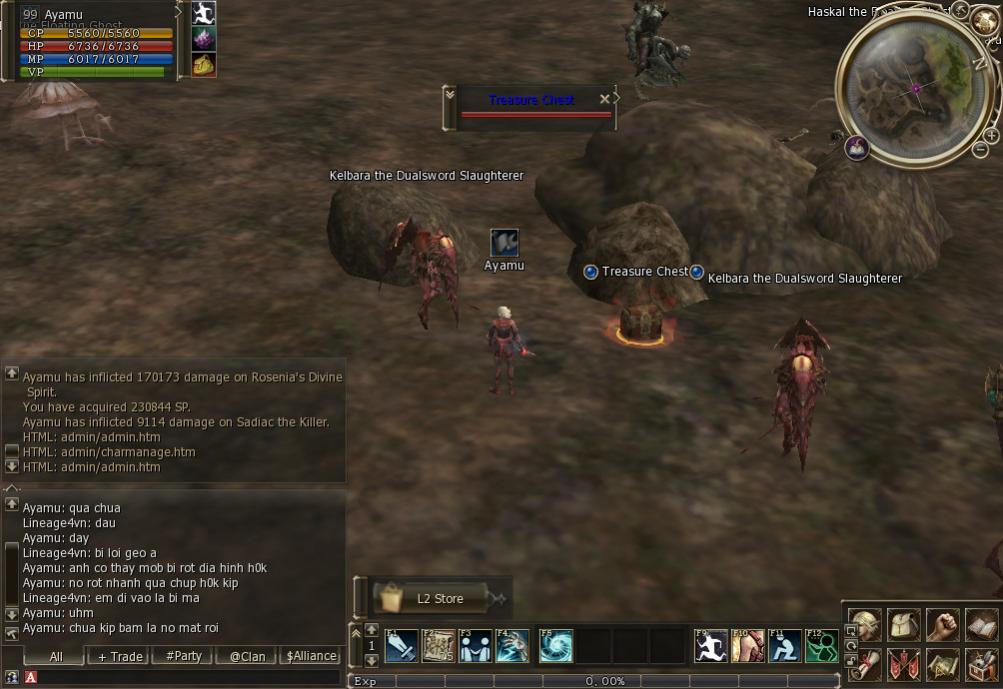Open the L2 Store
This screenshot has height=689, width=1003.
[432, 598]
